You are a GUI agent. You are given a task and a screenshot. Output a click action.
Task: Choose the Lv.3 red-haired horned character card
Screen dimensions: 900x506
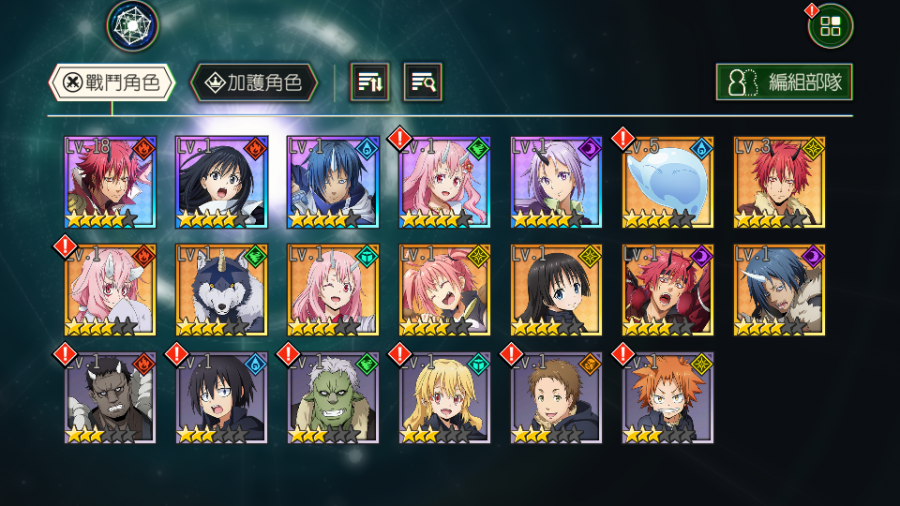[779, 182]
